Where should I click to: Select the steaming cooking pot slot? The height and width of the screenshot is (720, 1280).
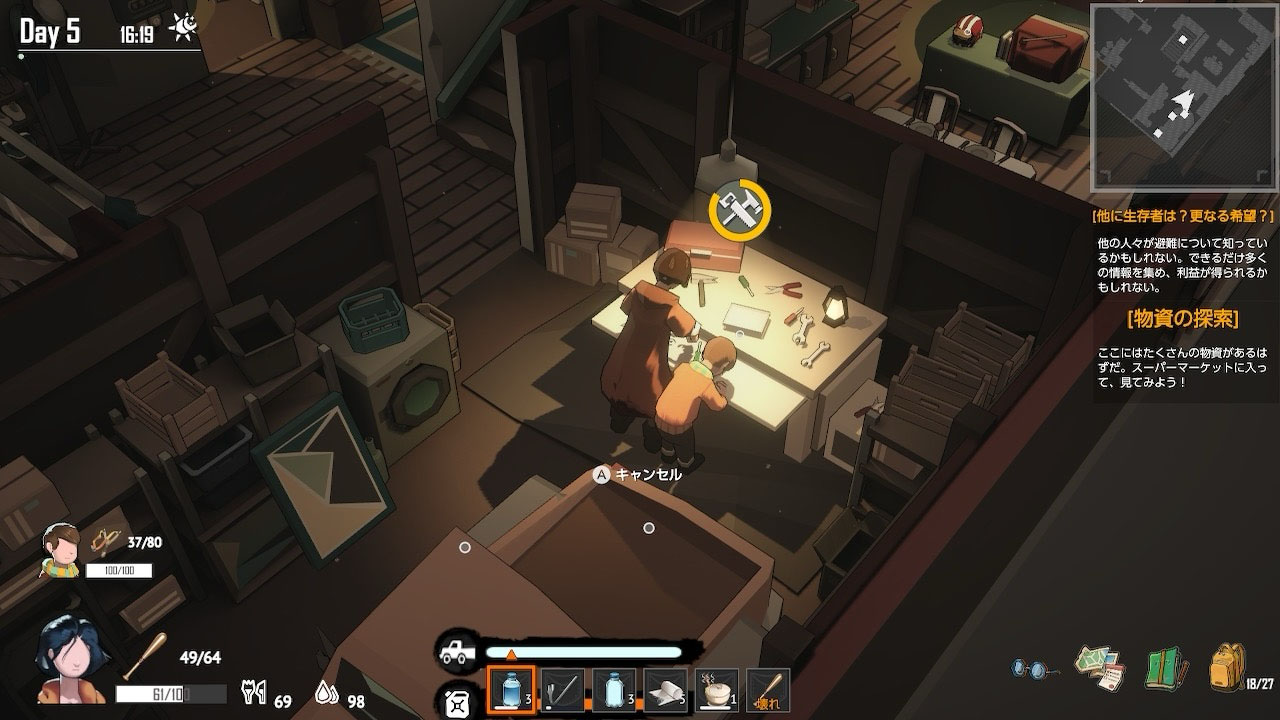point(716,690)
